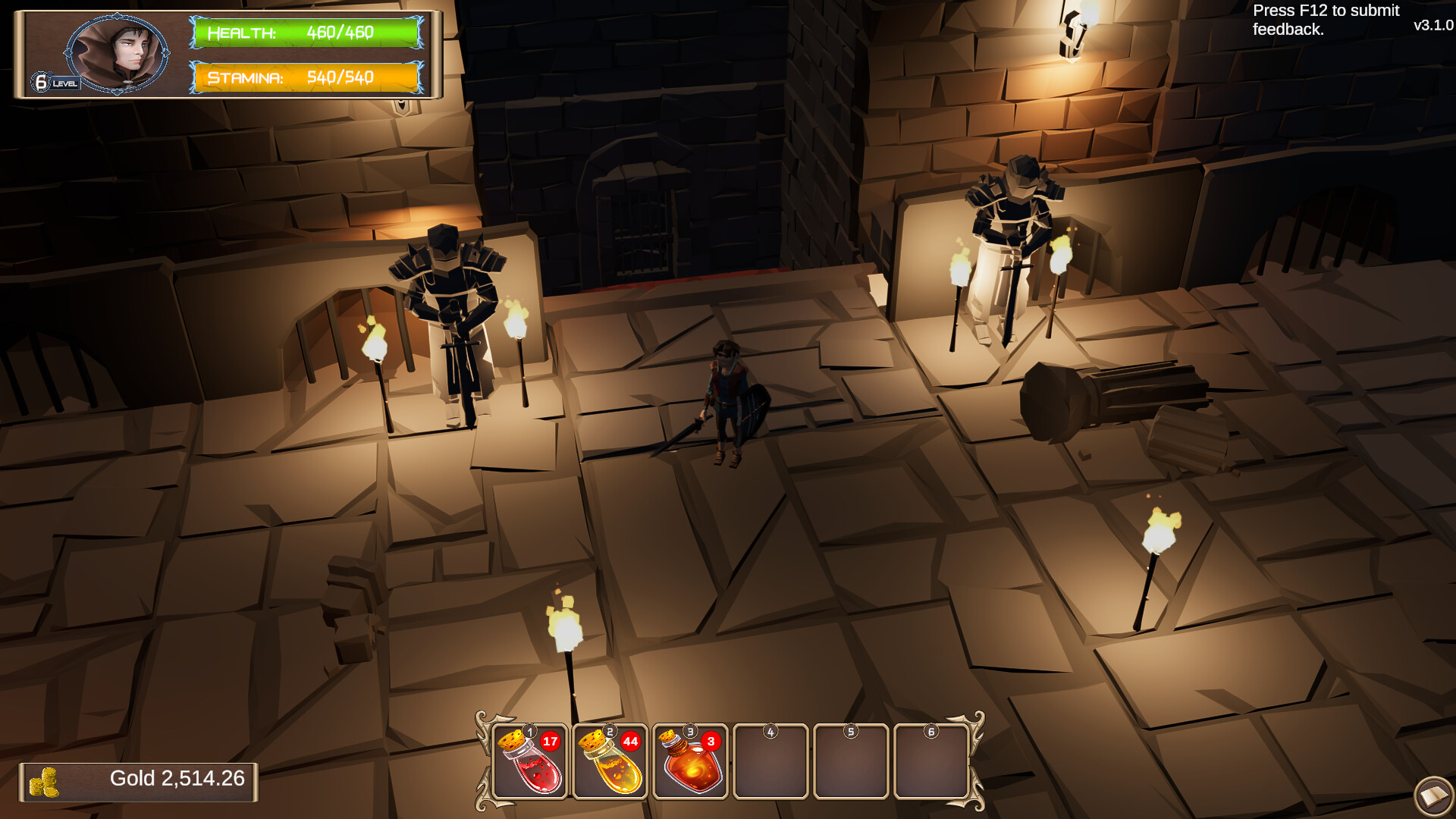Image resolution: width=1456 pixels, height=819 pixels.
Task: Click the 44 count badge on the stamina potion
Action: tap(632, 743)
